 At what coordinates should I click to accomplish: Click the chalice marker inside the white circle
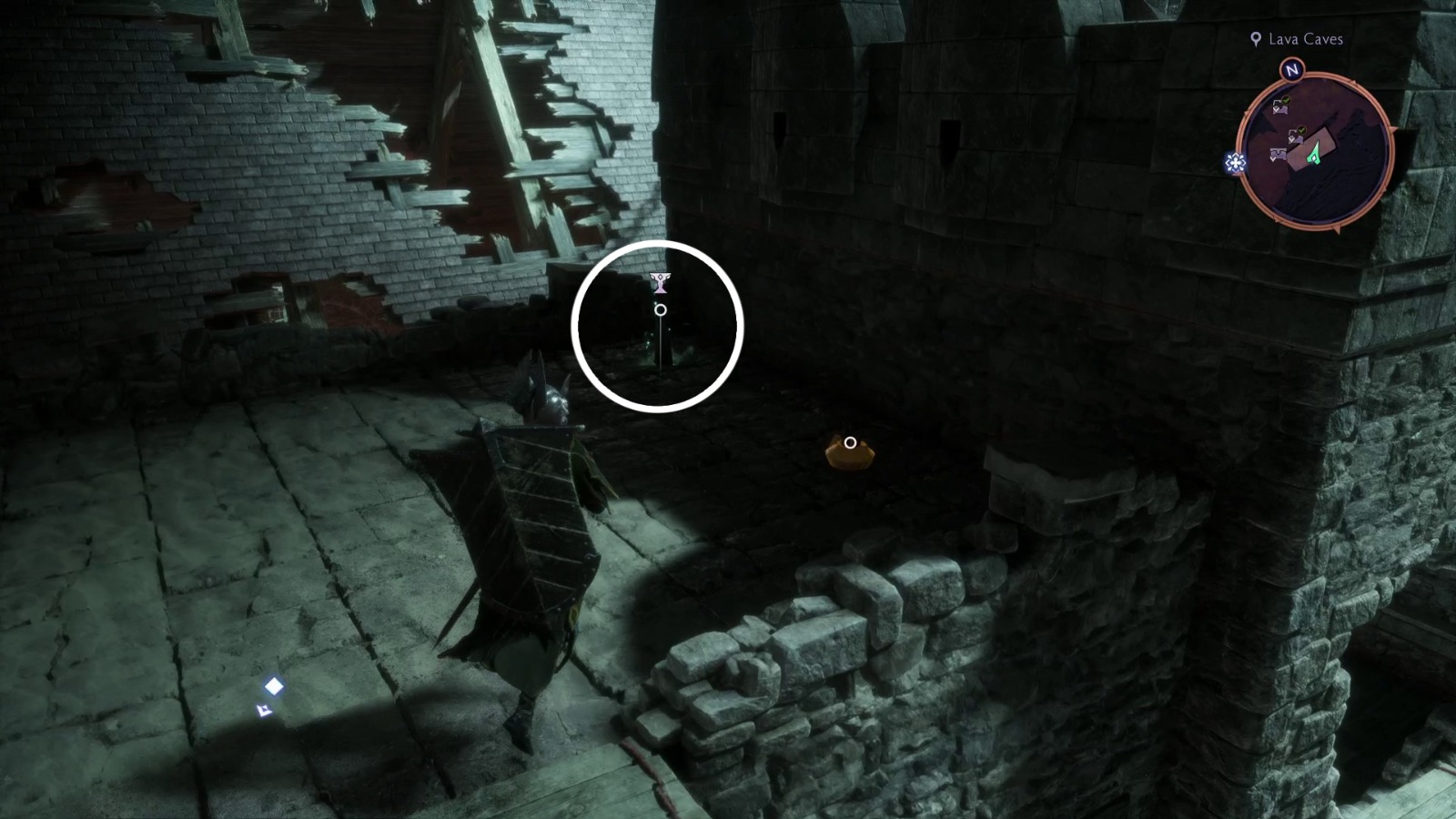(x=659, y=283)
